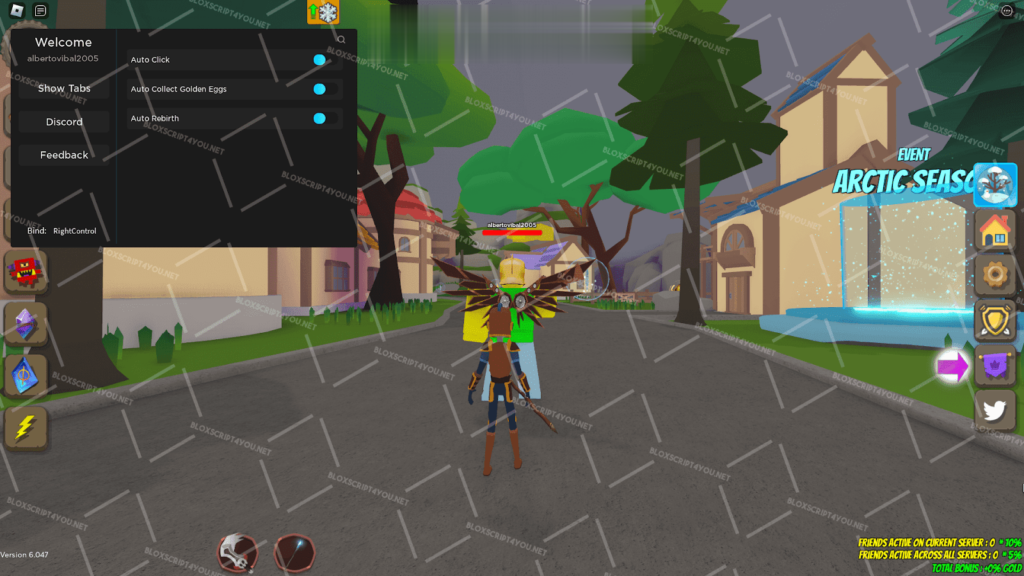Change the RightControl keybind
The height and width of the screenshot is (576, 1024).
tap(75, 231)
